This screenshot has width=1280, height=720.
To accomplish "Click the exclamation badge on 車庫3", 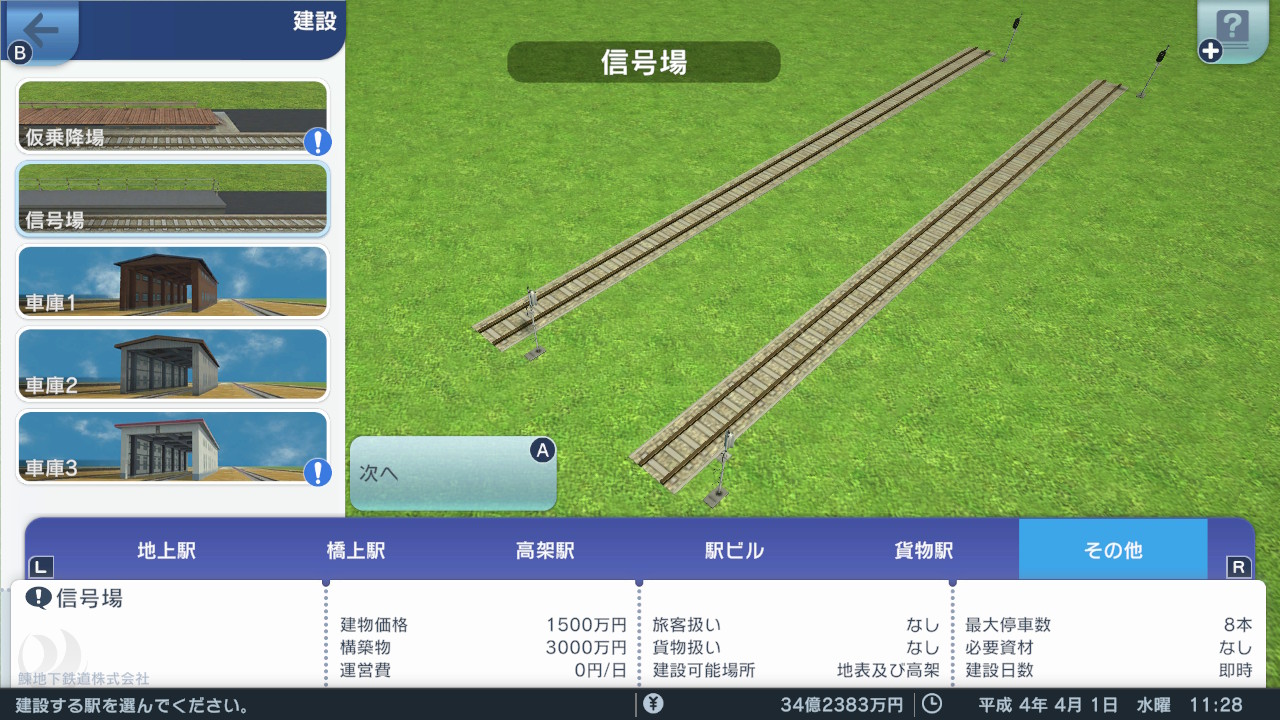I will [316, 474].
